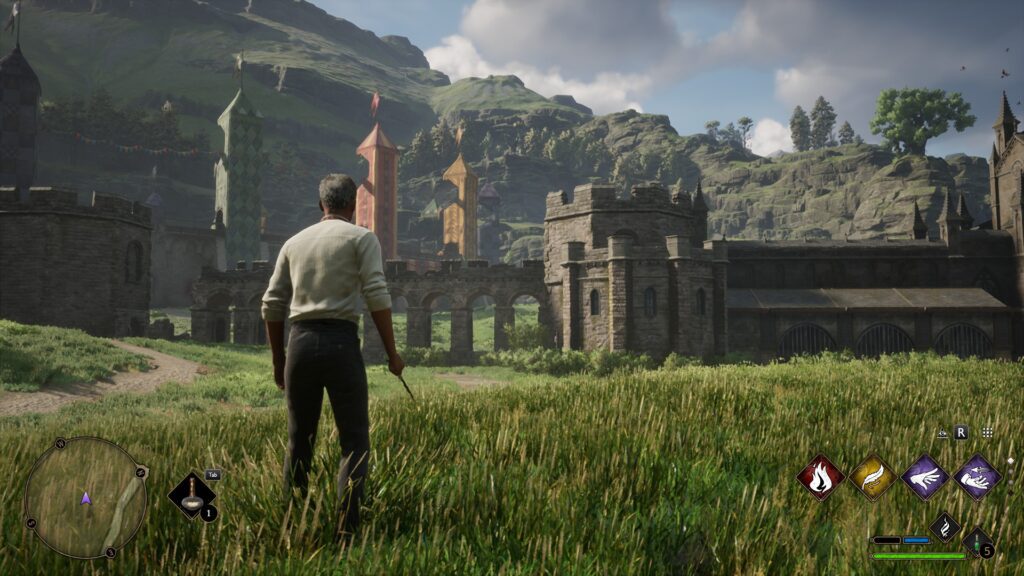This screenshot has width=1024, height=576.
Task: Open the spell grid icon
Action: 987,433
